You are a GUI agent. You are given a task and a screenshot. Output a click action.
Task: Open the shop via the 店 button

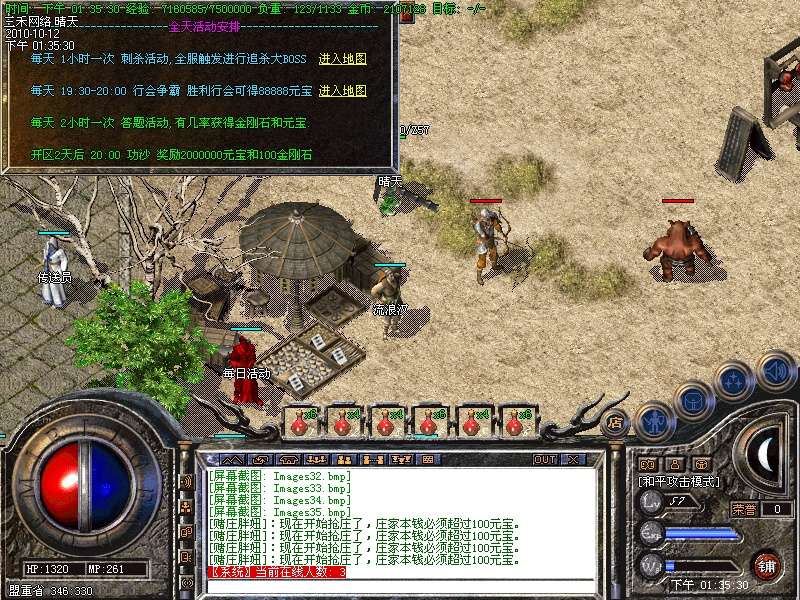(616, 422)
